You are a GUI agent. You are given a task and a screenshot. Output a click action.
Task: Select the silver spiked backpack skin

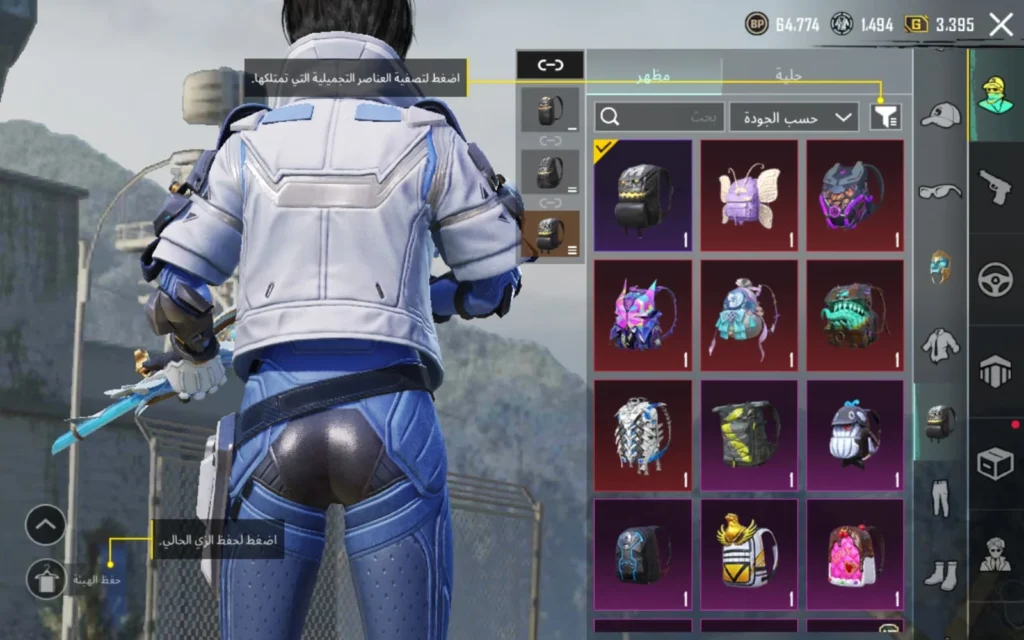(643, 435)
